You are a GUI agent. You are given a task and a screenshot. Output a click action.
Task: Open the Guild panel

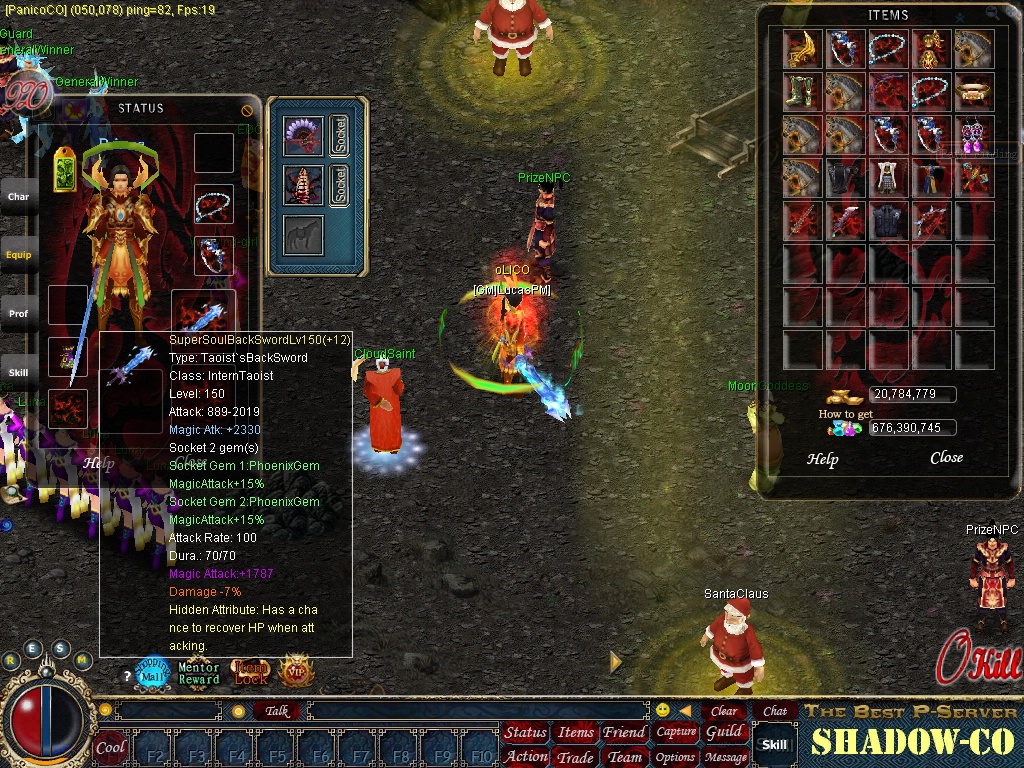(x=724, y=732)
